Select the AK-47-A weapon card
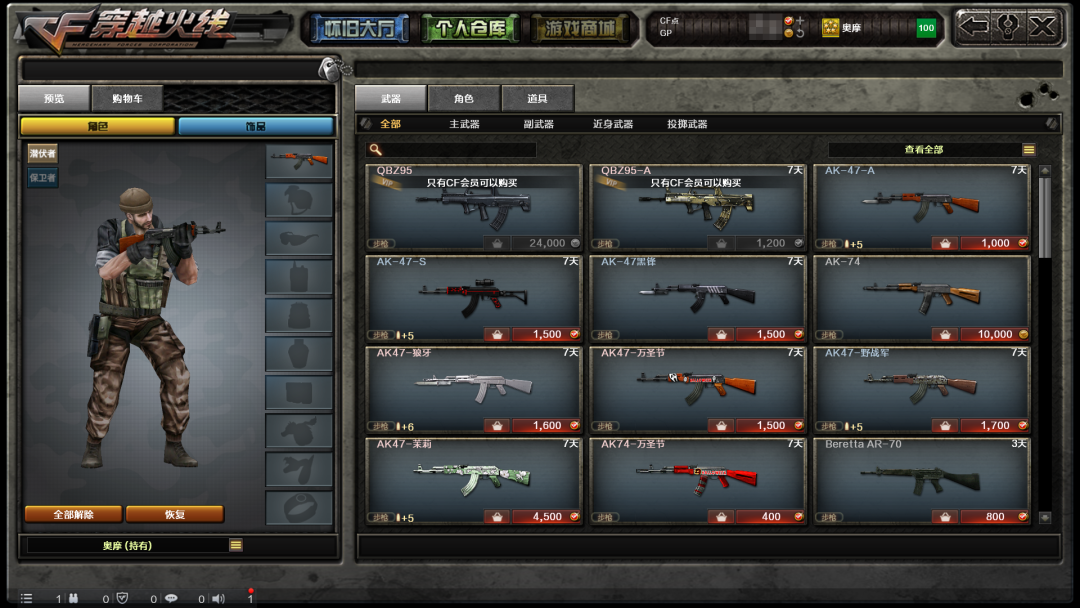This screenshot has width=1080, height=608. coord(921,207)
